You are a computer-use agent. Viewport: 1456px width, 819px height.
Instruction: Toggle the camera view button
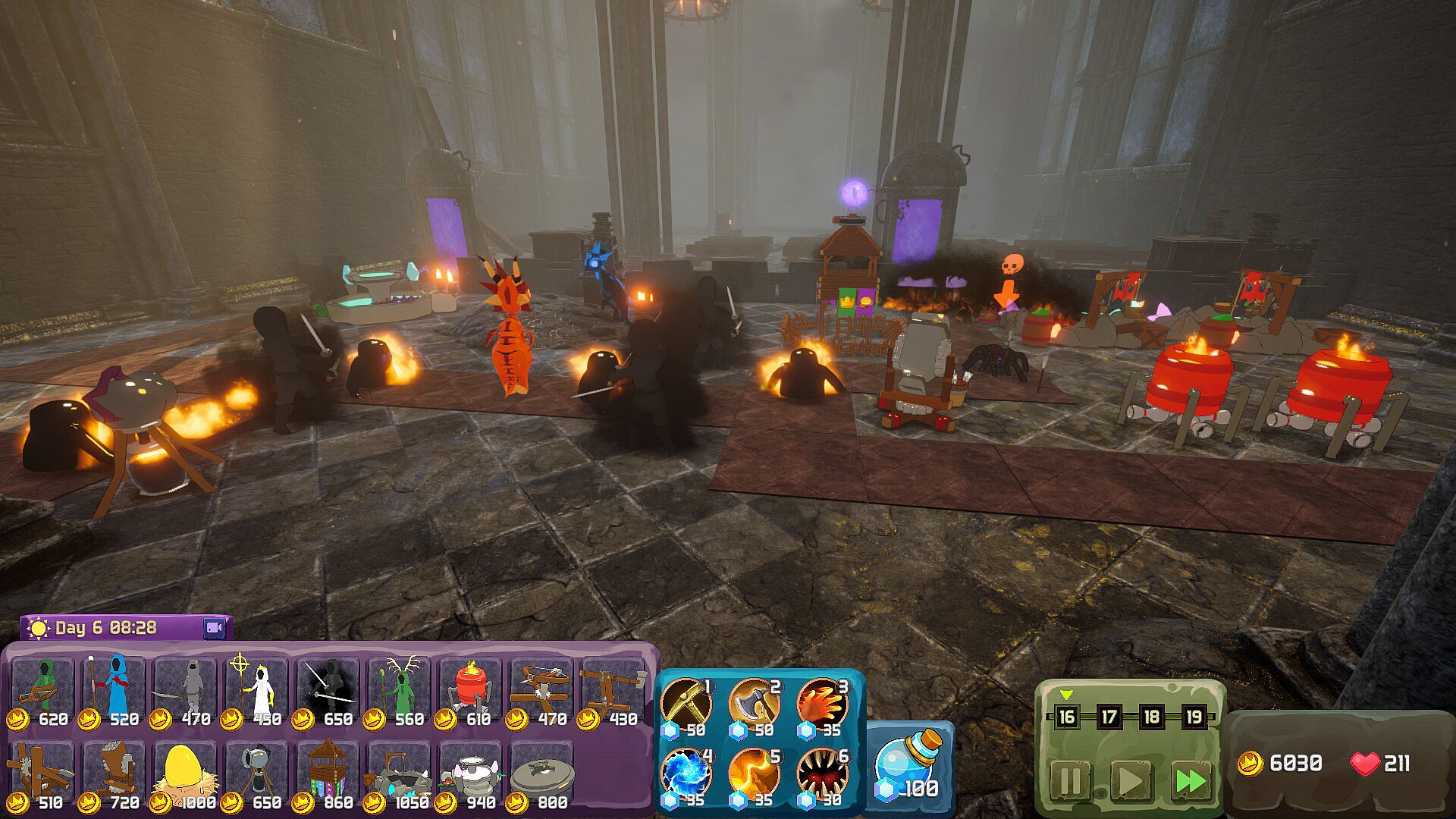215,628
